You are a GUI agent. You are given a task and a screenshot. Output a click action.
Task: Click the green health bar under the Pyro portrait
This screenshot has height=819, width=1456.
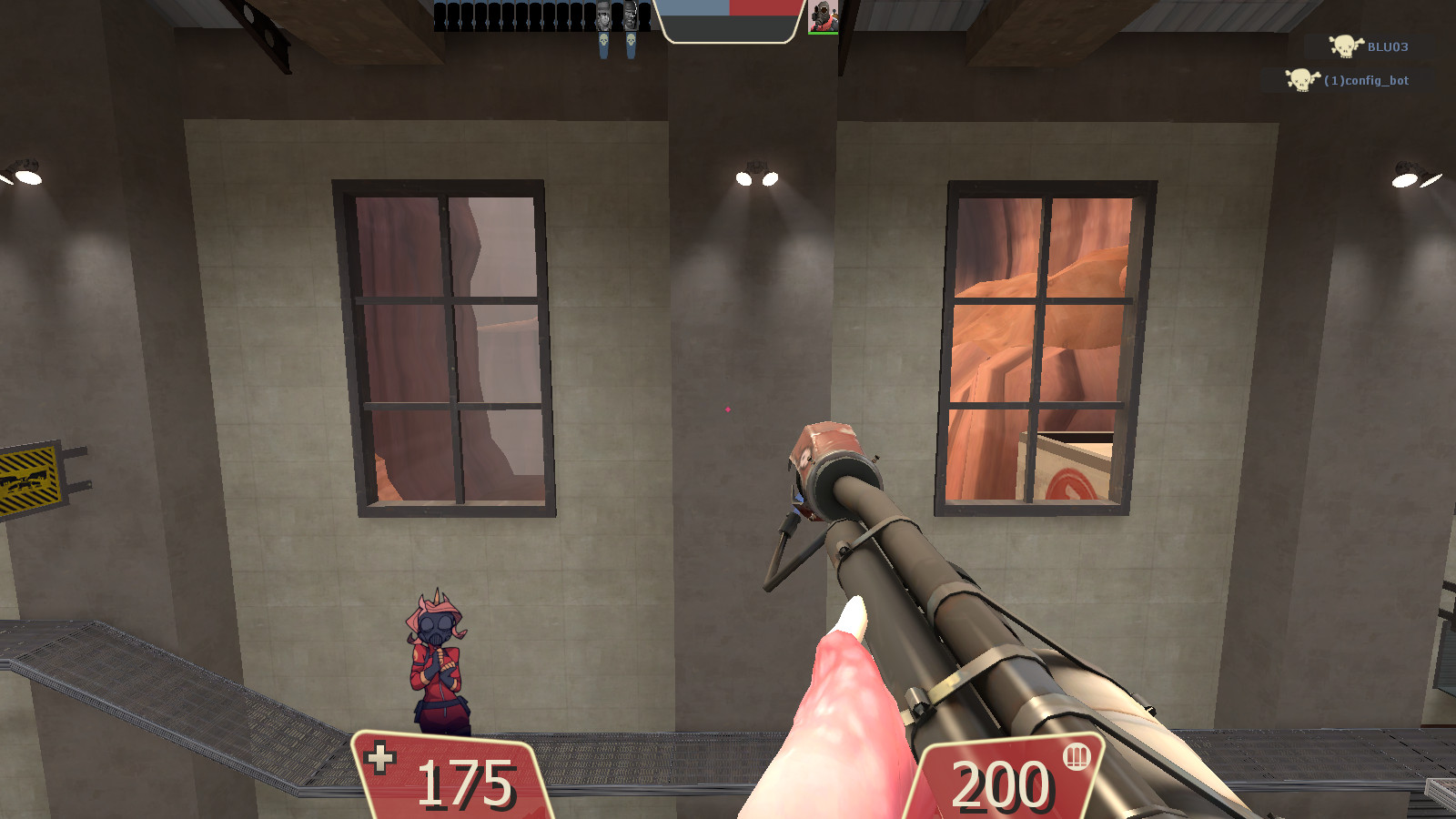point(824,34)
